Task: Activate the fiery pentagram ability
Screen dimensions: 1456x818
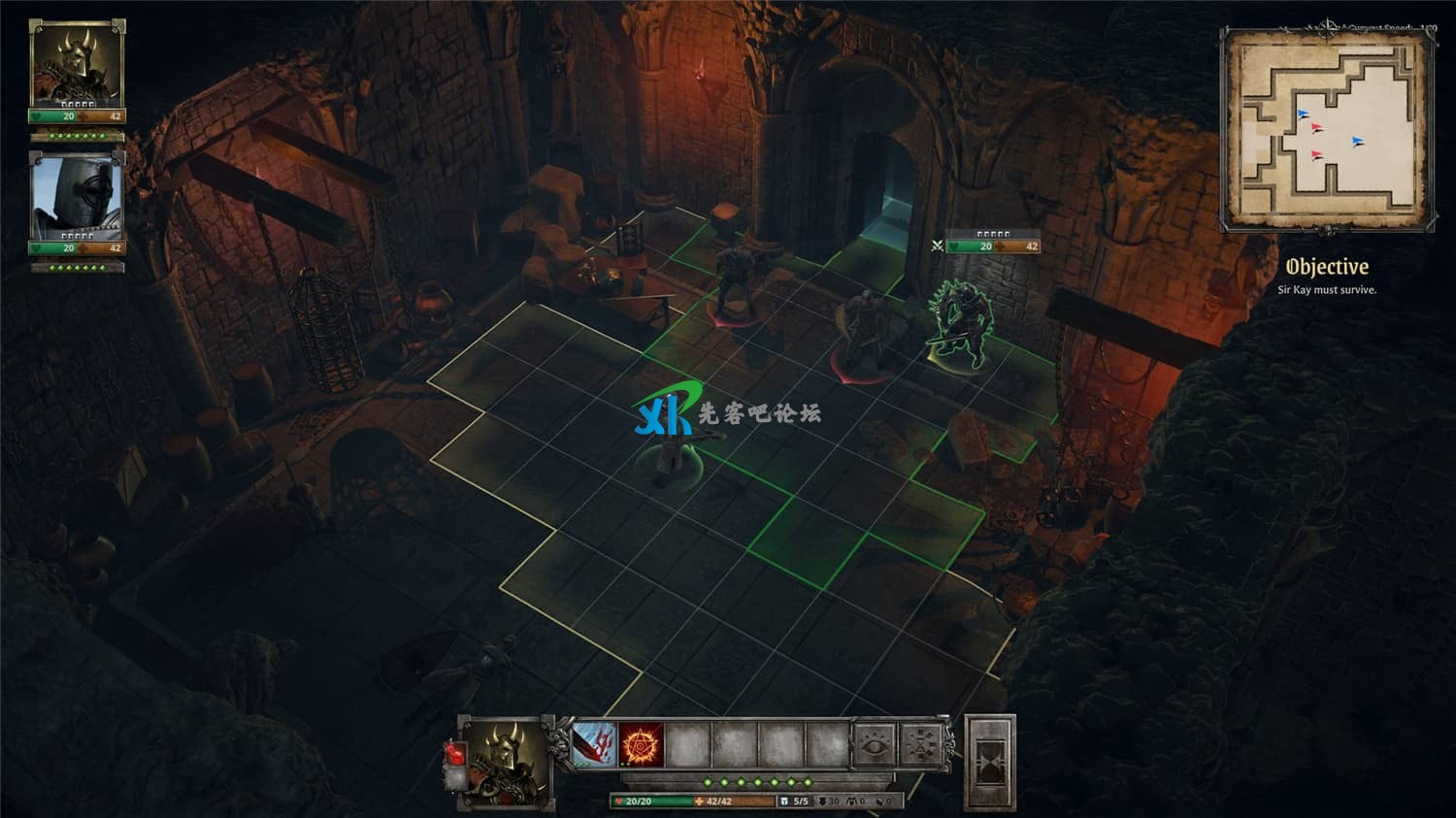Action: coord(642,744)
